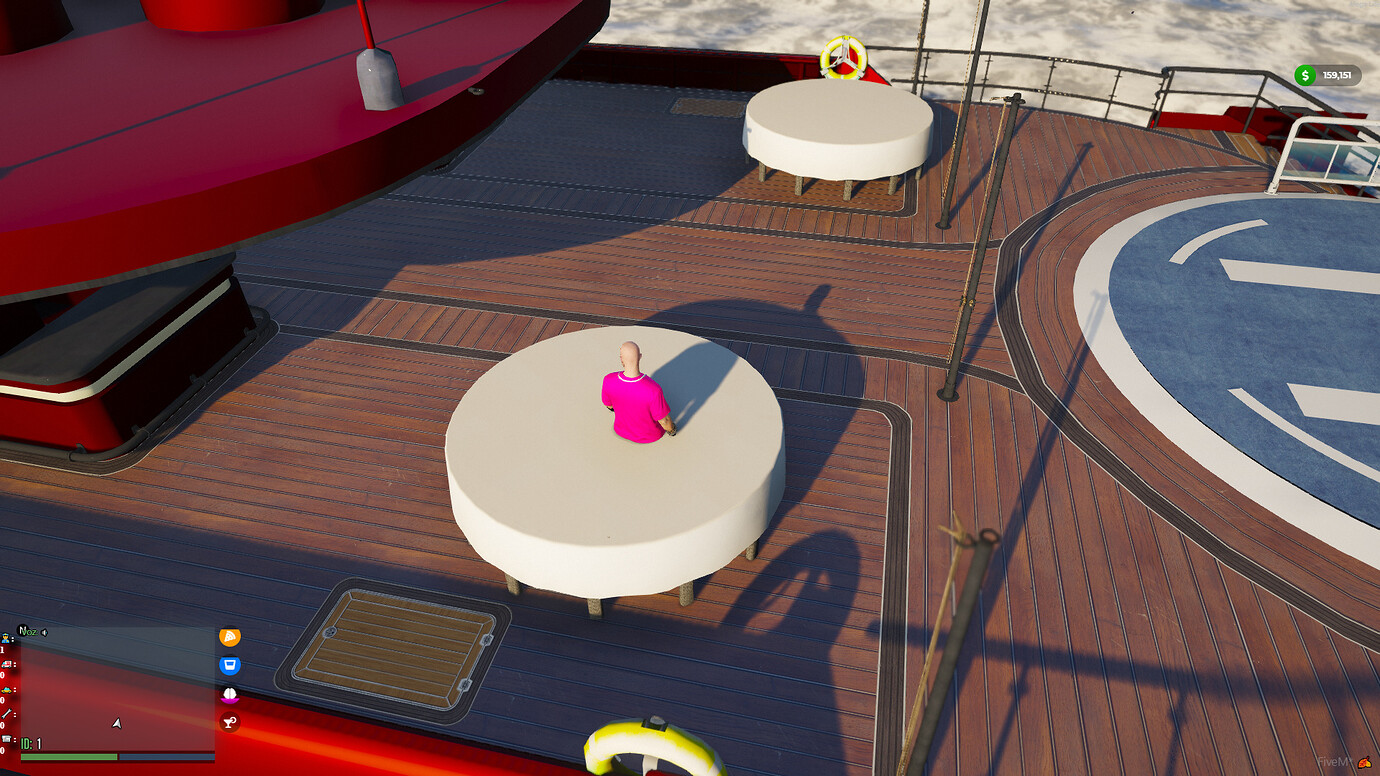Click the newspaper reporter counter icon
The image size is (1380, 776).
point(5,738)
